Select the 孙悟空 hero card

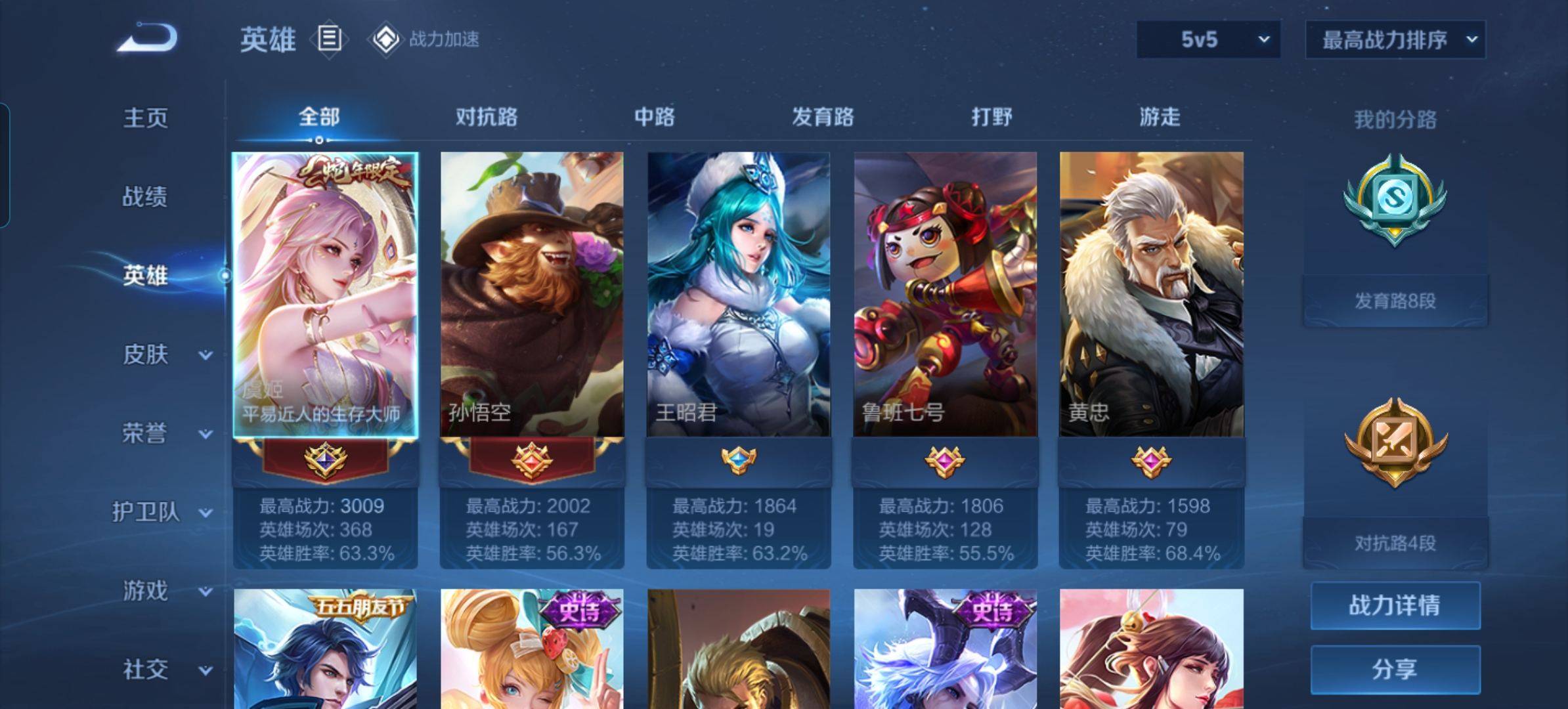pos(532,295)
